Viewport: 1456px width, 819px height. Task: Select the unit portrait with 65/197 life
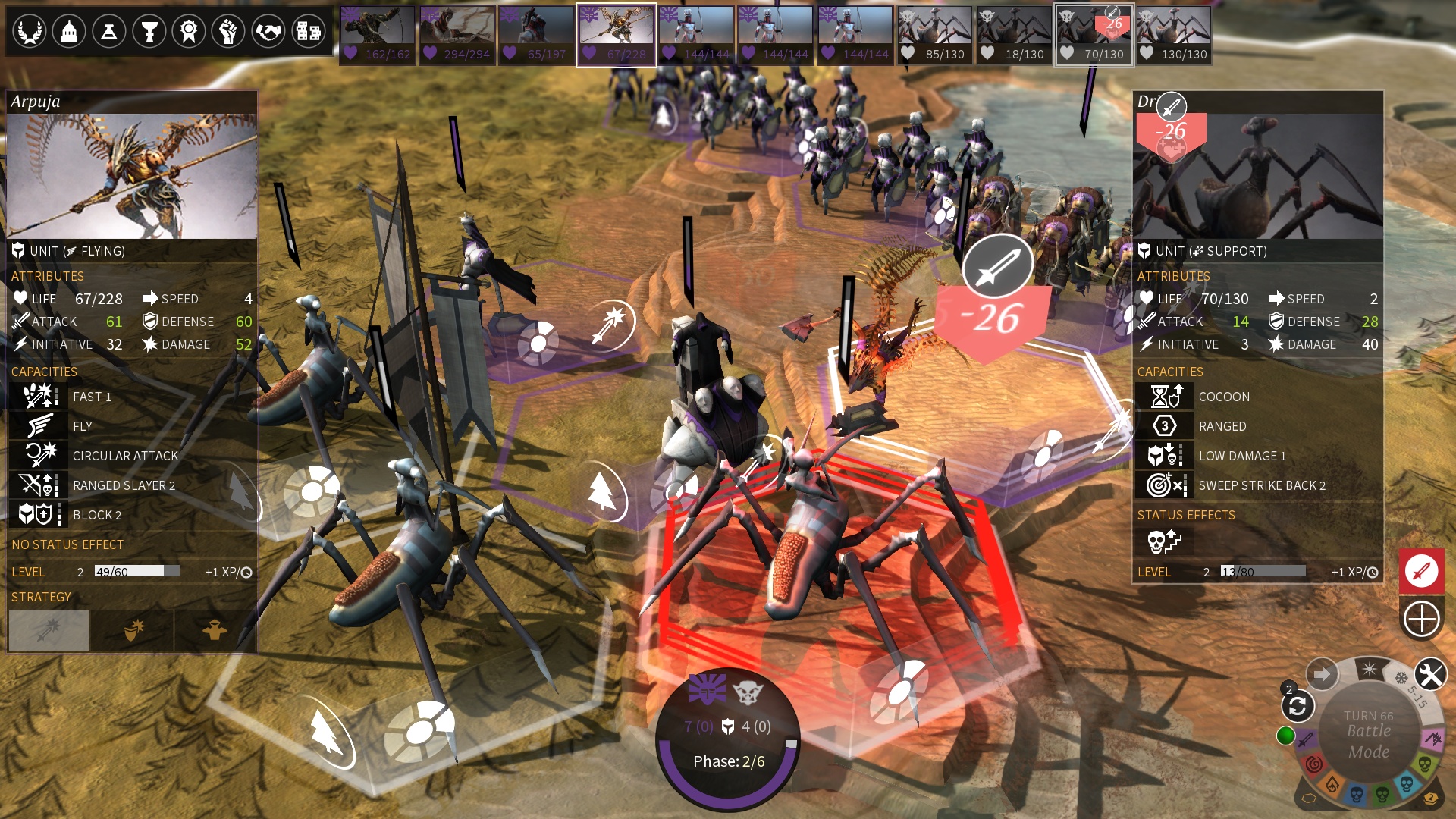pyautogui.click(x=536, y=35)
